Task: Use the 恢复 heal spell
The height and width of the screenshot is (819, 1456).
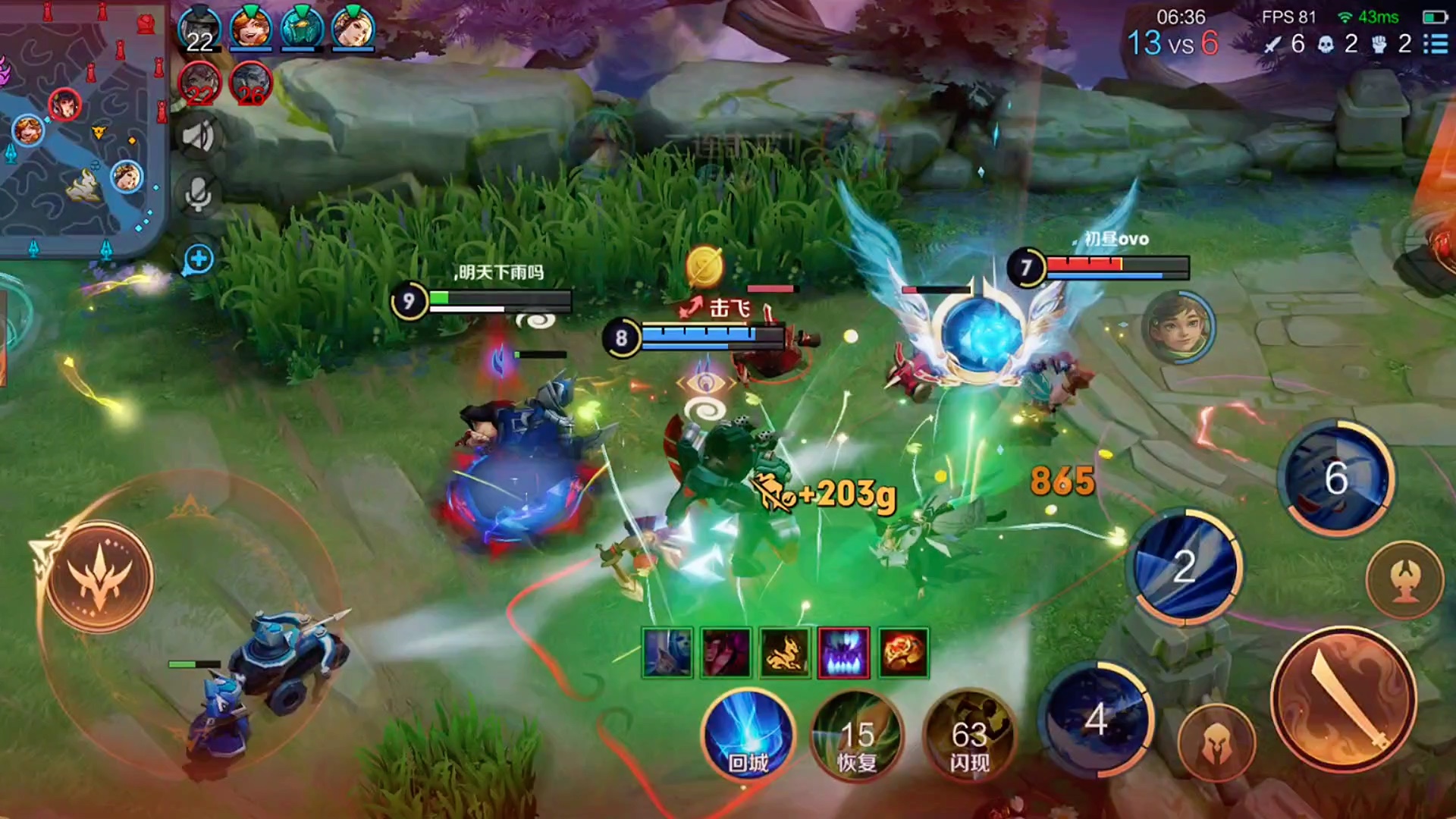Action: 857,734
